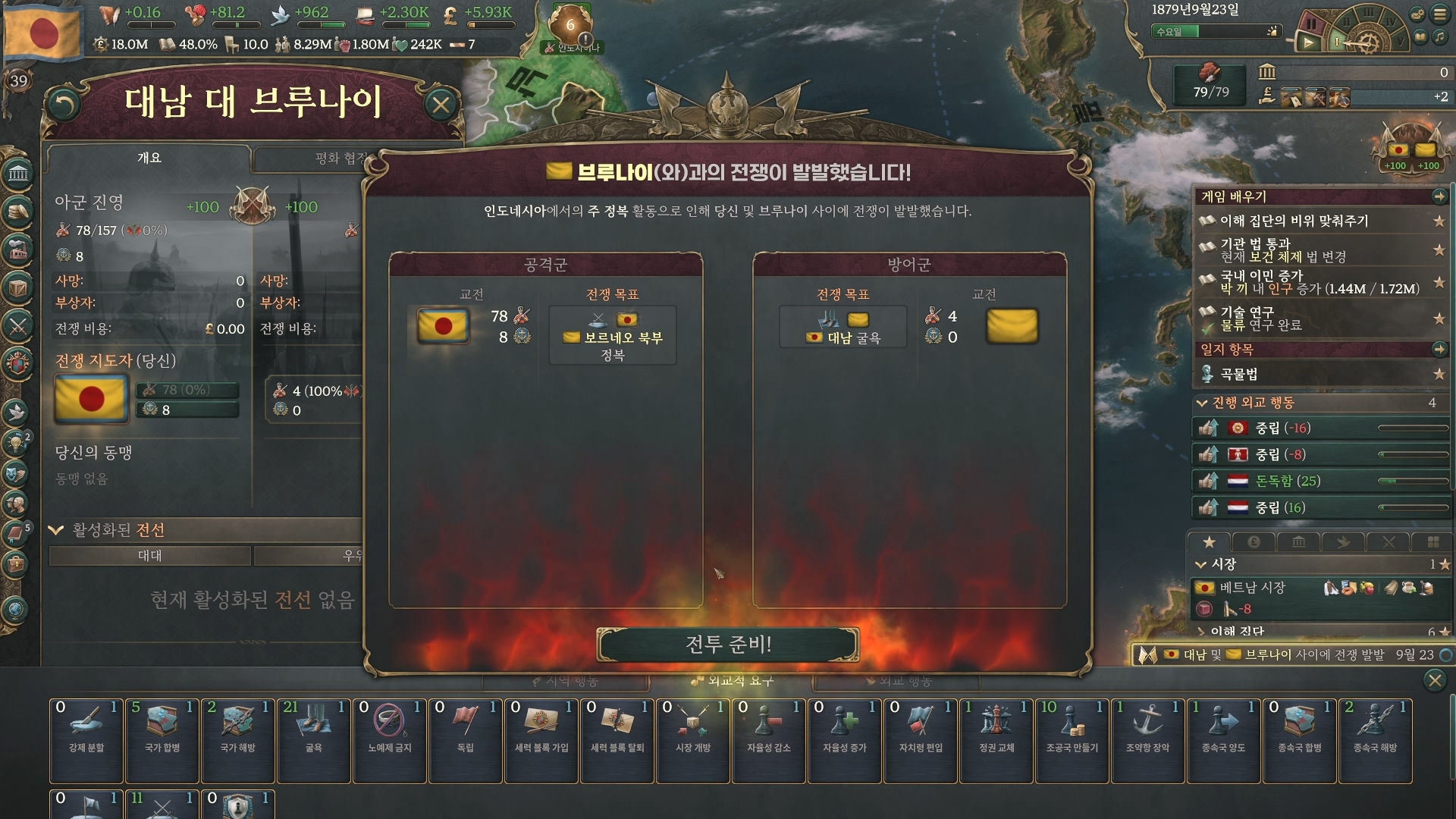Open the 곡물법 journal entry
This screenshot has width=1456, height=819.
pyautogui.click(x=1239, y=374)
